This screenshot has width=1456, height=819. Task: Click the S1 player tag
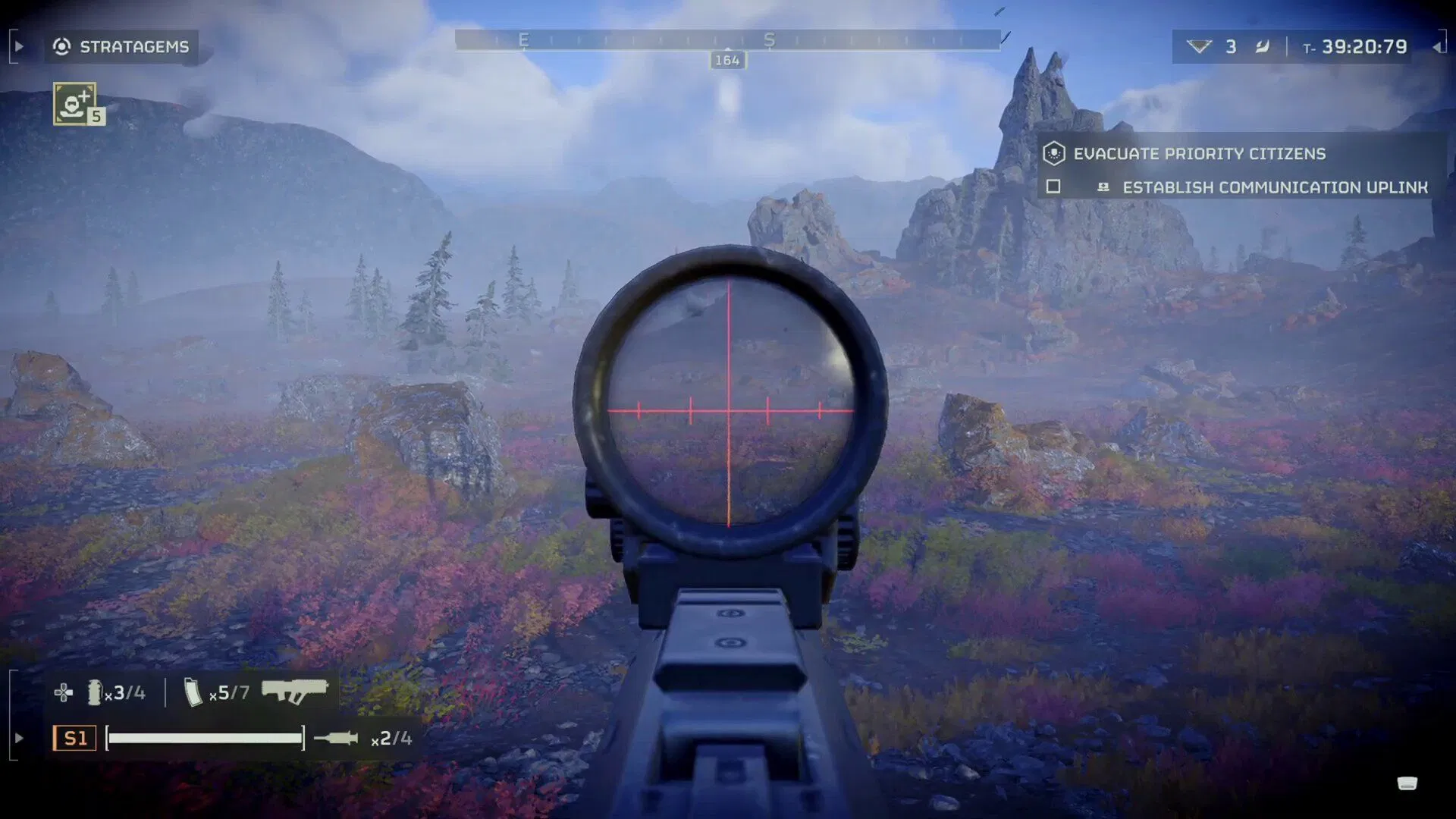(74, 738)
